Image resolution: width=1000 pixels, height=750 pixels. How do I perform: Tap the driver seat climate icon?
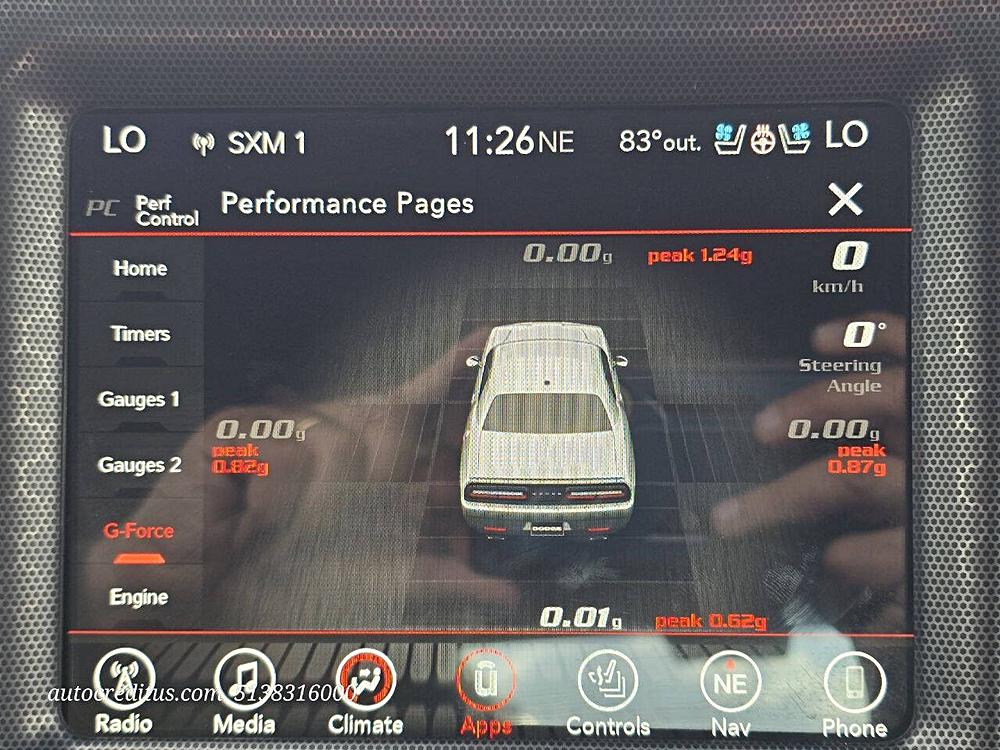730,141
